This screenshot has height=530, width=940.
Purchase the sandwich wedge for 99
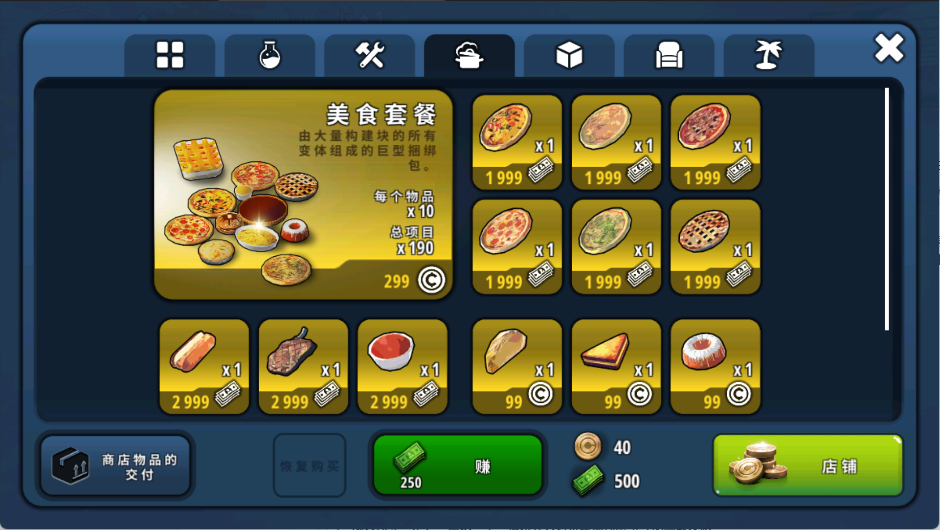(616, 366)
